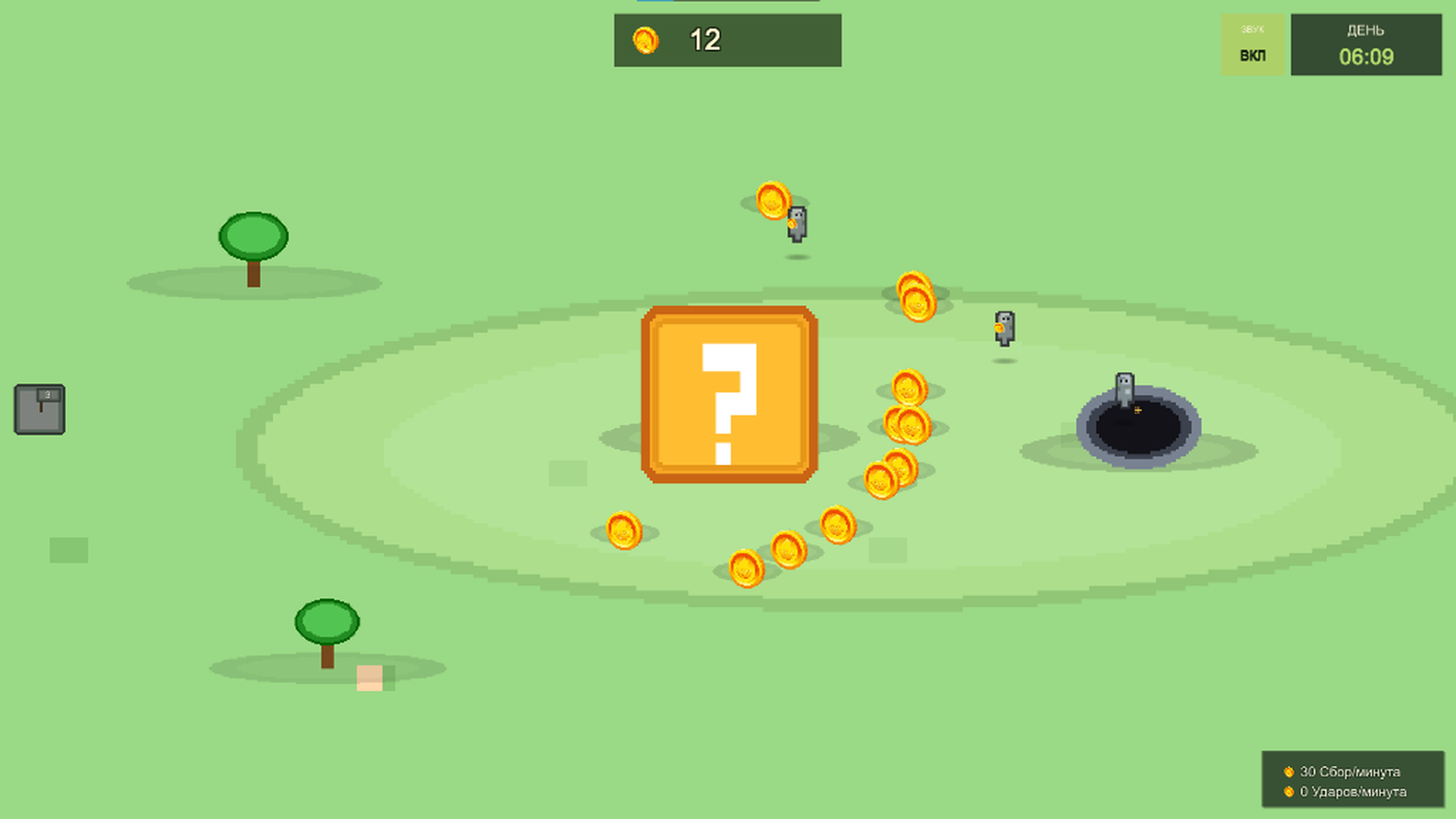
Task: Click the bottom tree near the pink square
Action: click(326, 622)
